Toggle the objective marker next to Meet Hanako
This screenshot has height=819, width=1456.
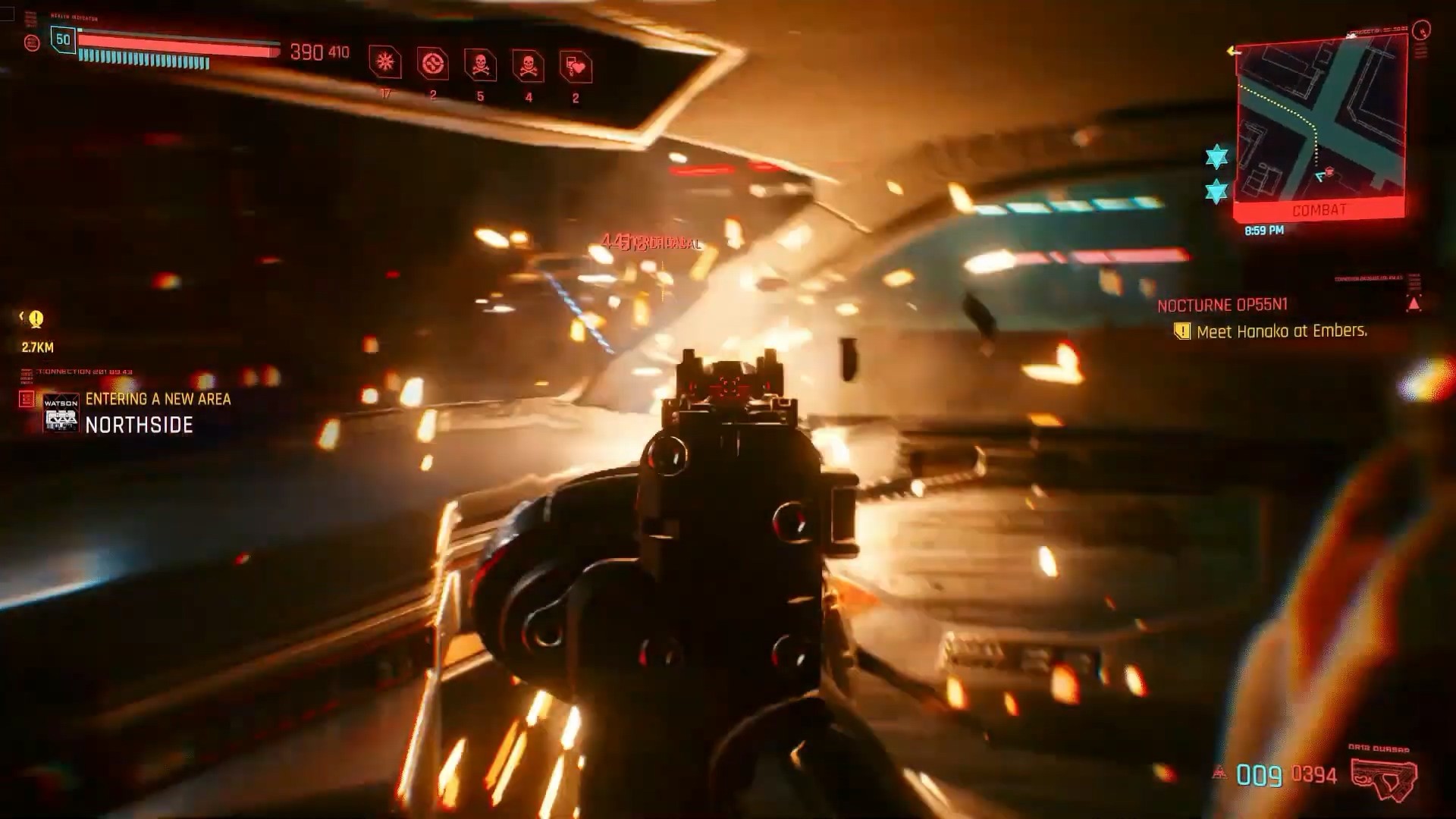1183,331
